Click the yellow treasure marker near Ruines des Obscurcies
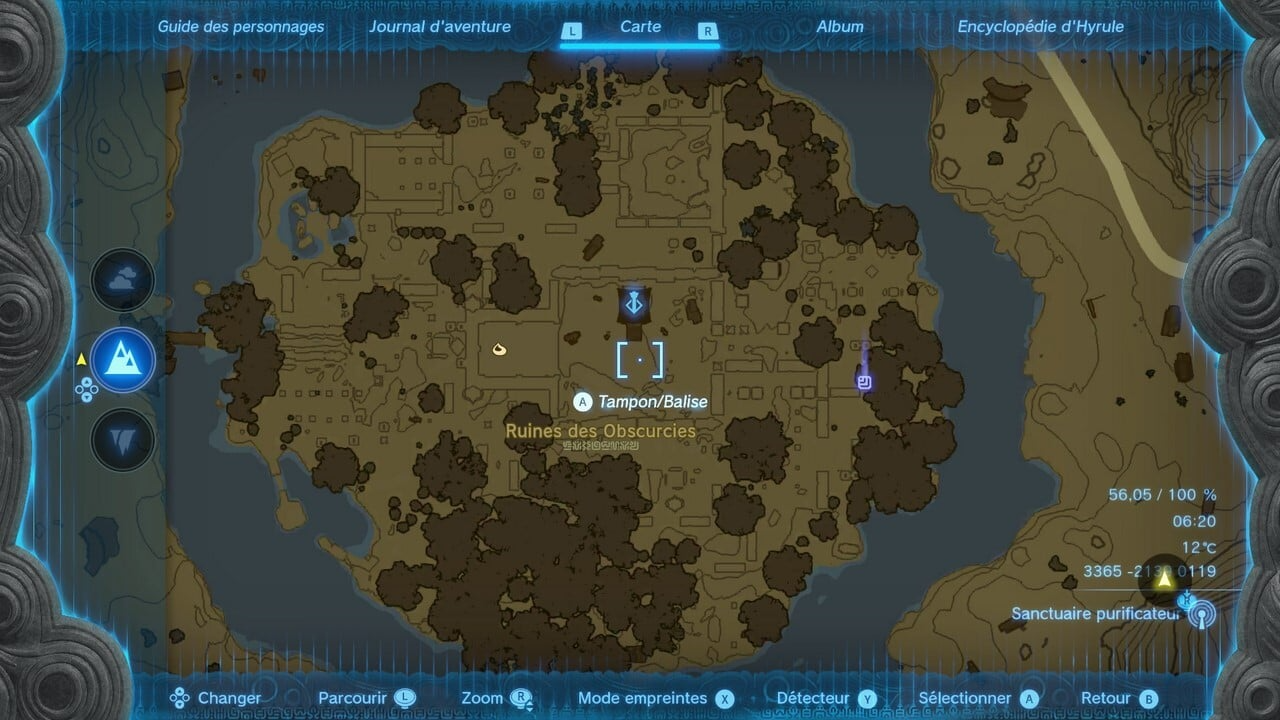 pyautogui.click(x=498, y=348)
